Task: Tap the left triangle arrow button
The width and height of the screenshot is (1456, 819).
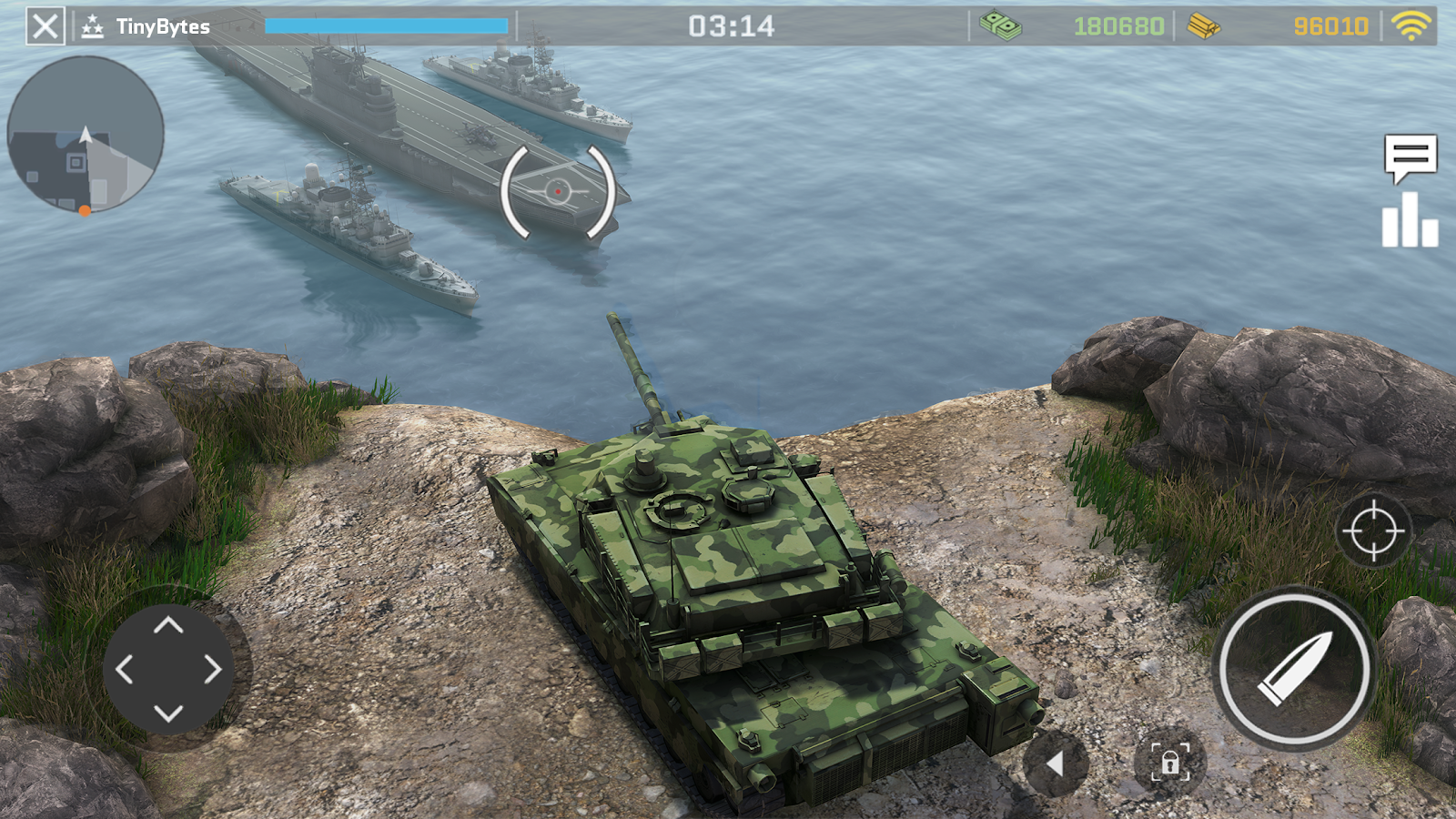Action: [1056, 763]
